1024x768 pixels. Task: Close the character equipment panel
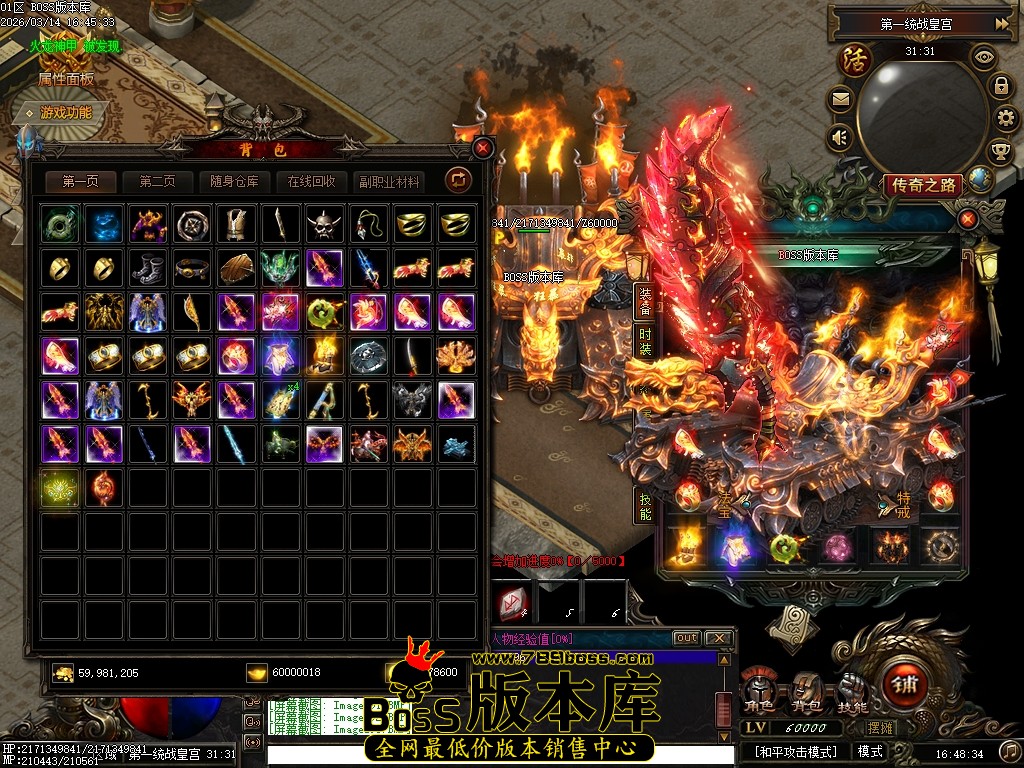point(967,218)
